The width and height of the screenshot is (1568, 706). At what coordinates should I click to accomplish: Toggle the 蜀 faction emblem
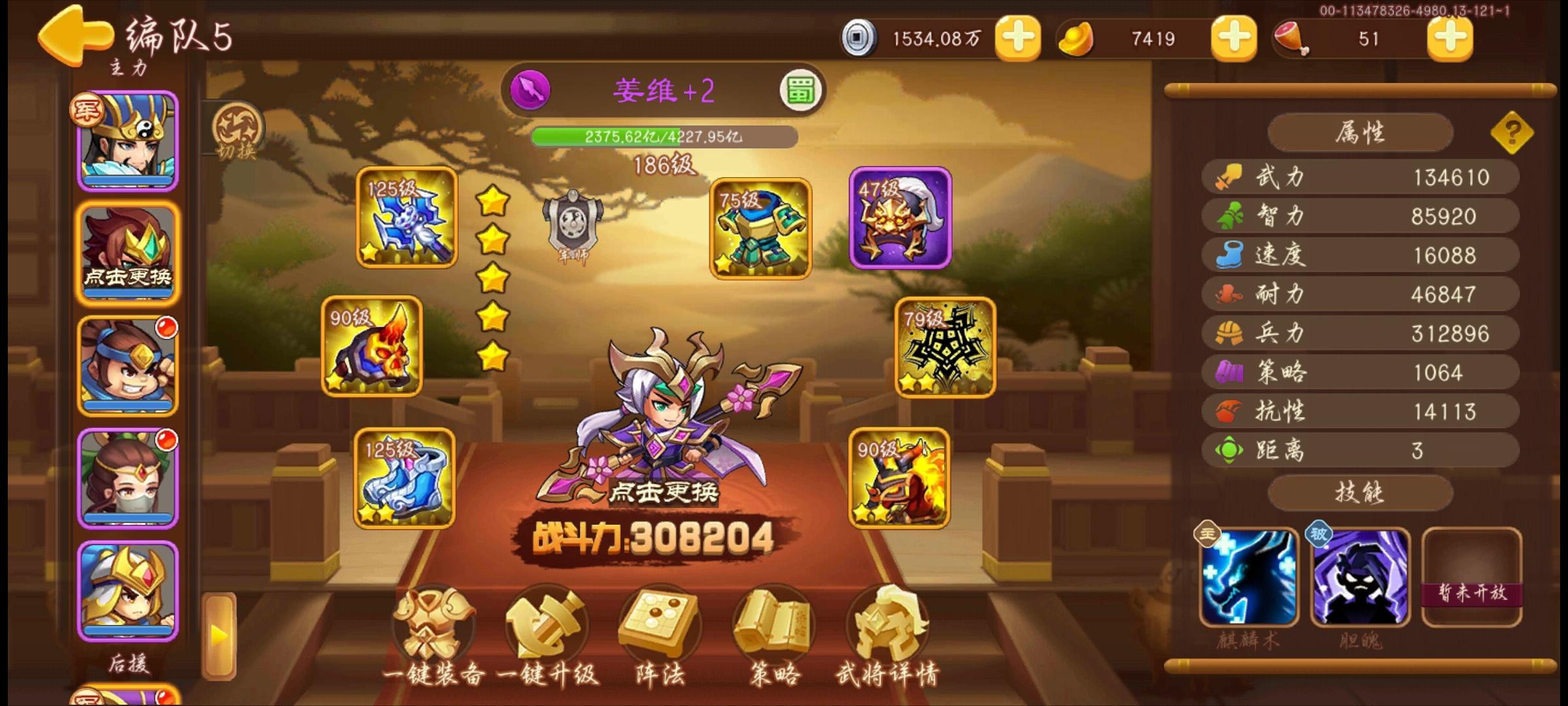pos(802,90)
